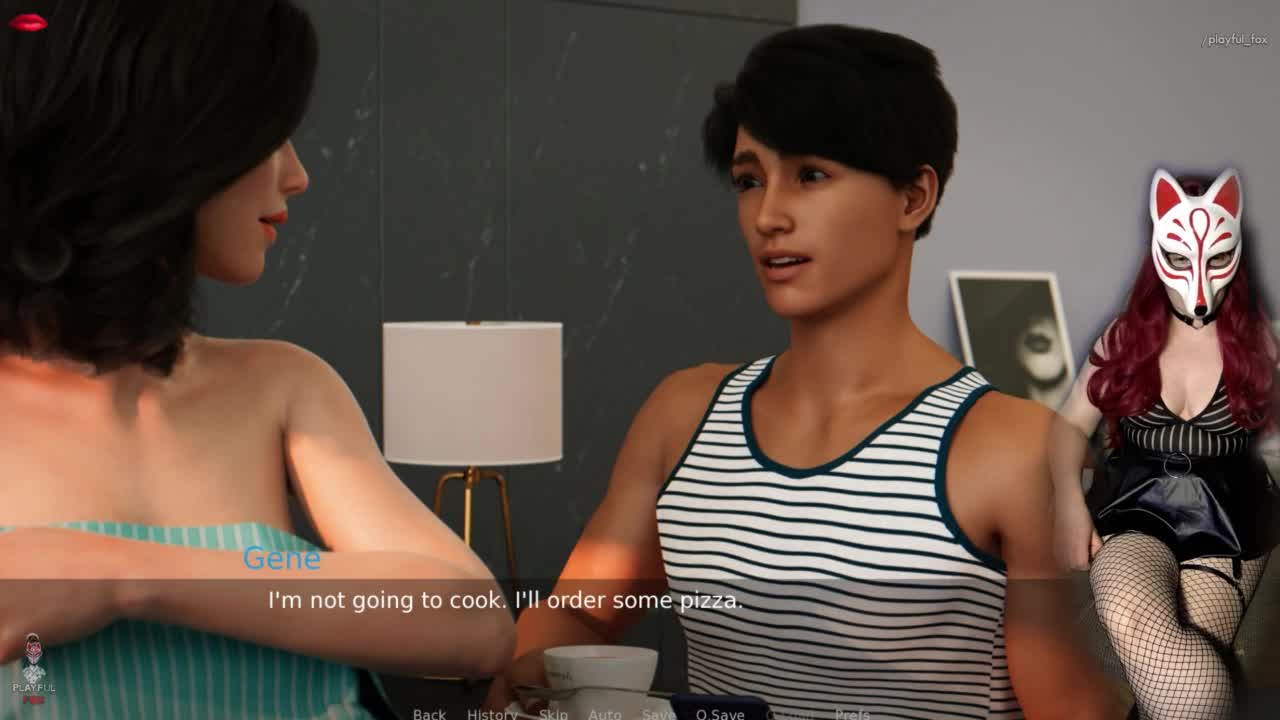This screenshot has height=720, width=1280.
Task: Activate Skip to fast-forward dialogue
Action: 553,713
